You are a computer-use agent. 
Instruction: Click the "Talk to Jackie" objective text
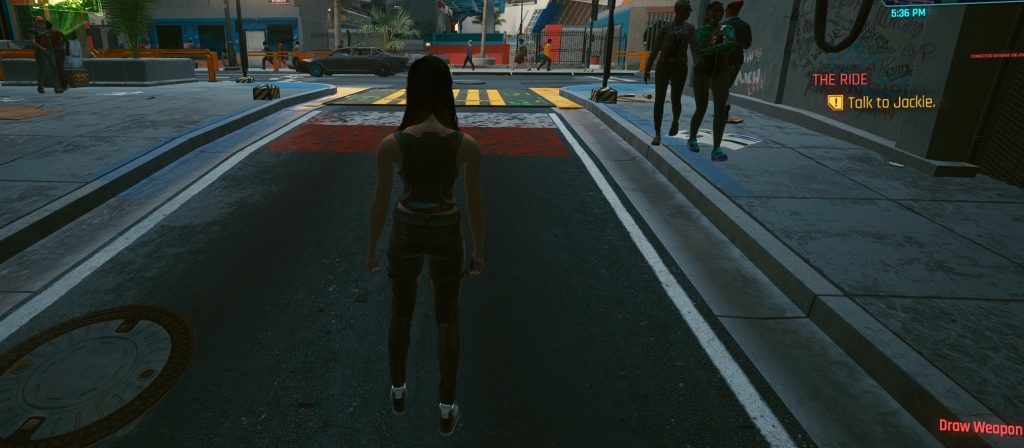891,102
